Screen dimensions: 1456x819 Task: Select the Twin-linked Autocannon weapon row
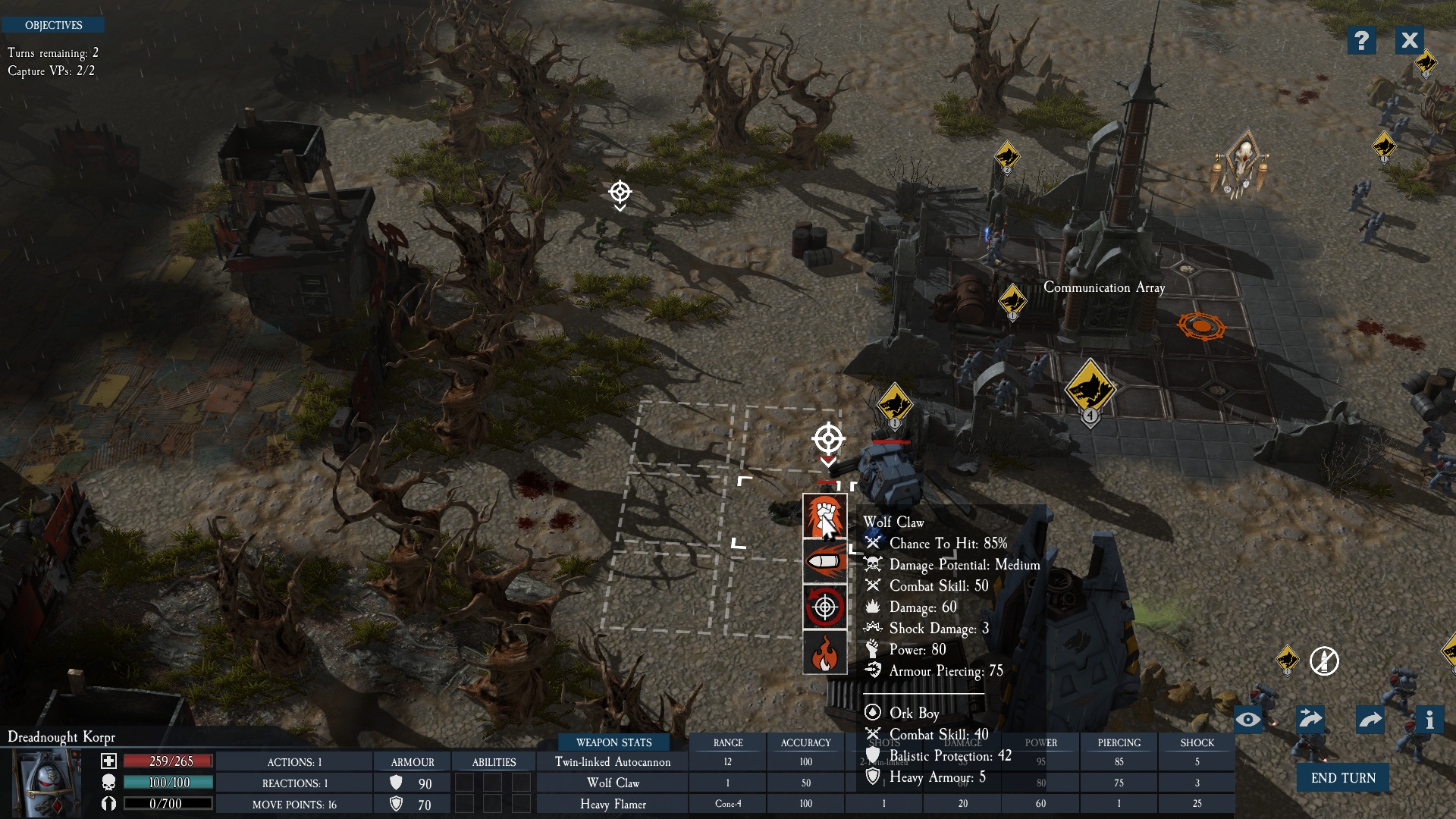click(613, 761)
